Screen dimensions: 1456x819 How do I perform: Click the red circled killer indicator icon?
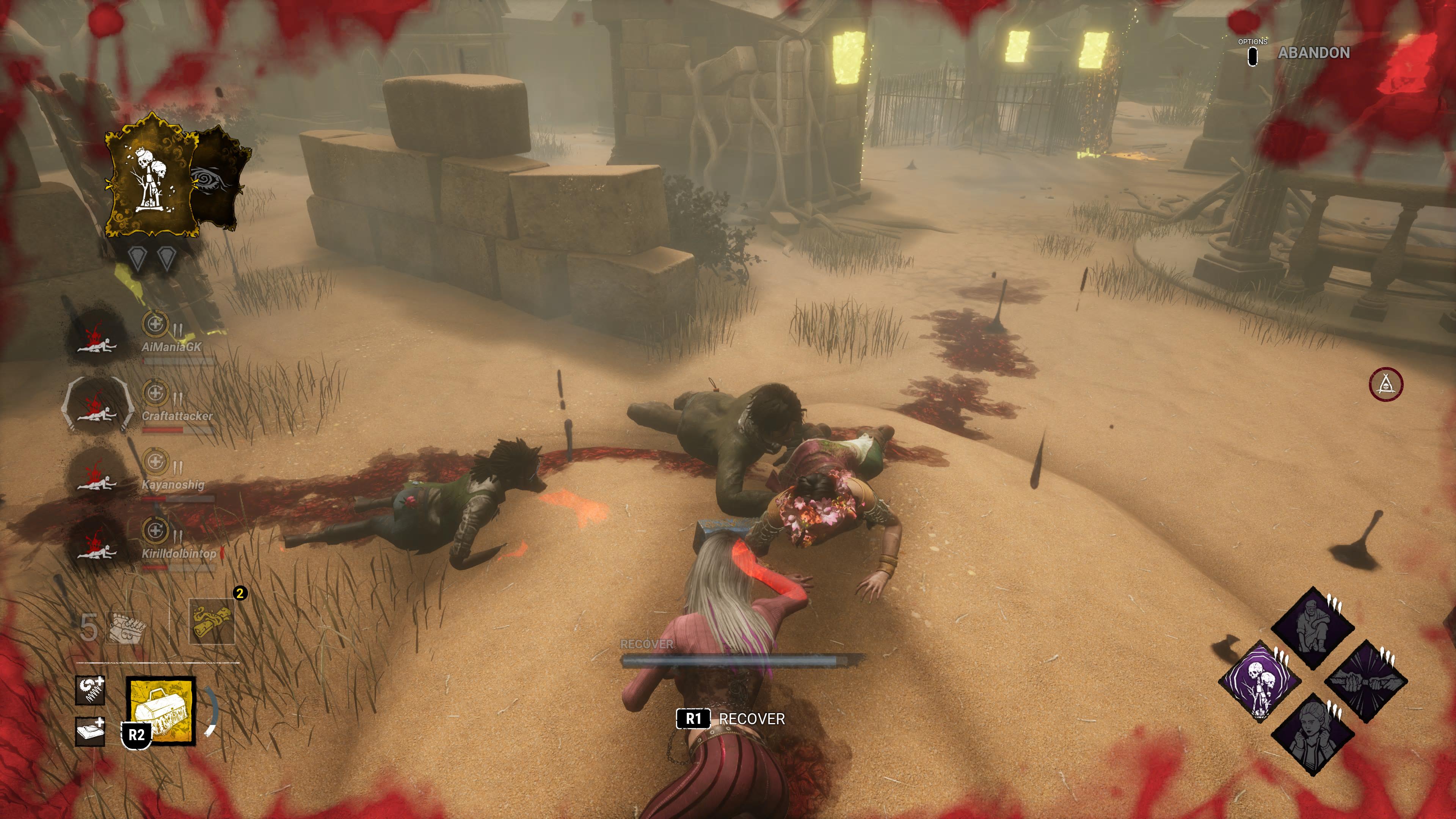[1385, 384]
